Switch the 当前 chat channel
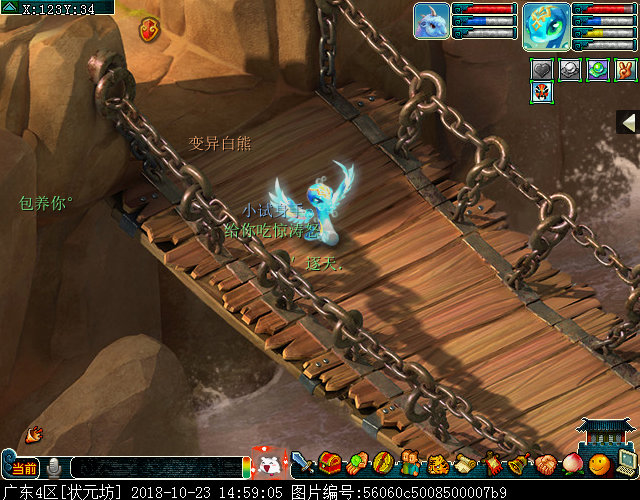Viewport: 640px width, 500px height. (x=25, y=468)
